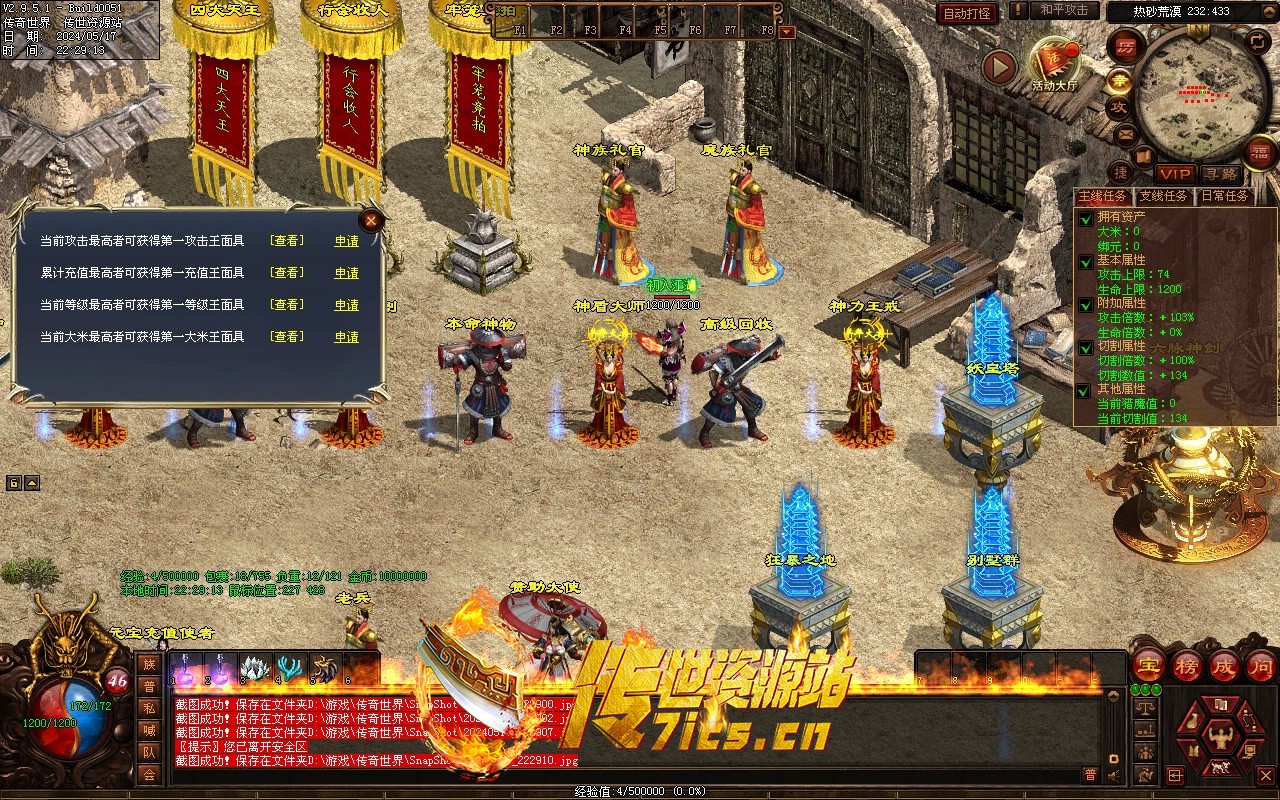The image size is (1280, 800).
Task: Open the 活动大厅 event hall
Action: click(x=1054, y=64)
